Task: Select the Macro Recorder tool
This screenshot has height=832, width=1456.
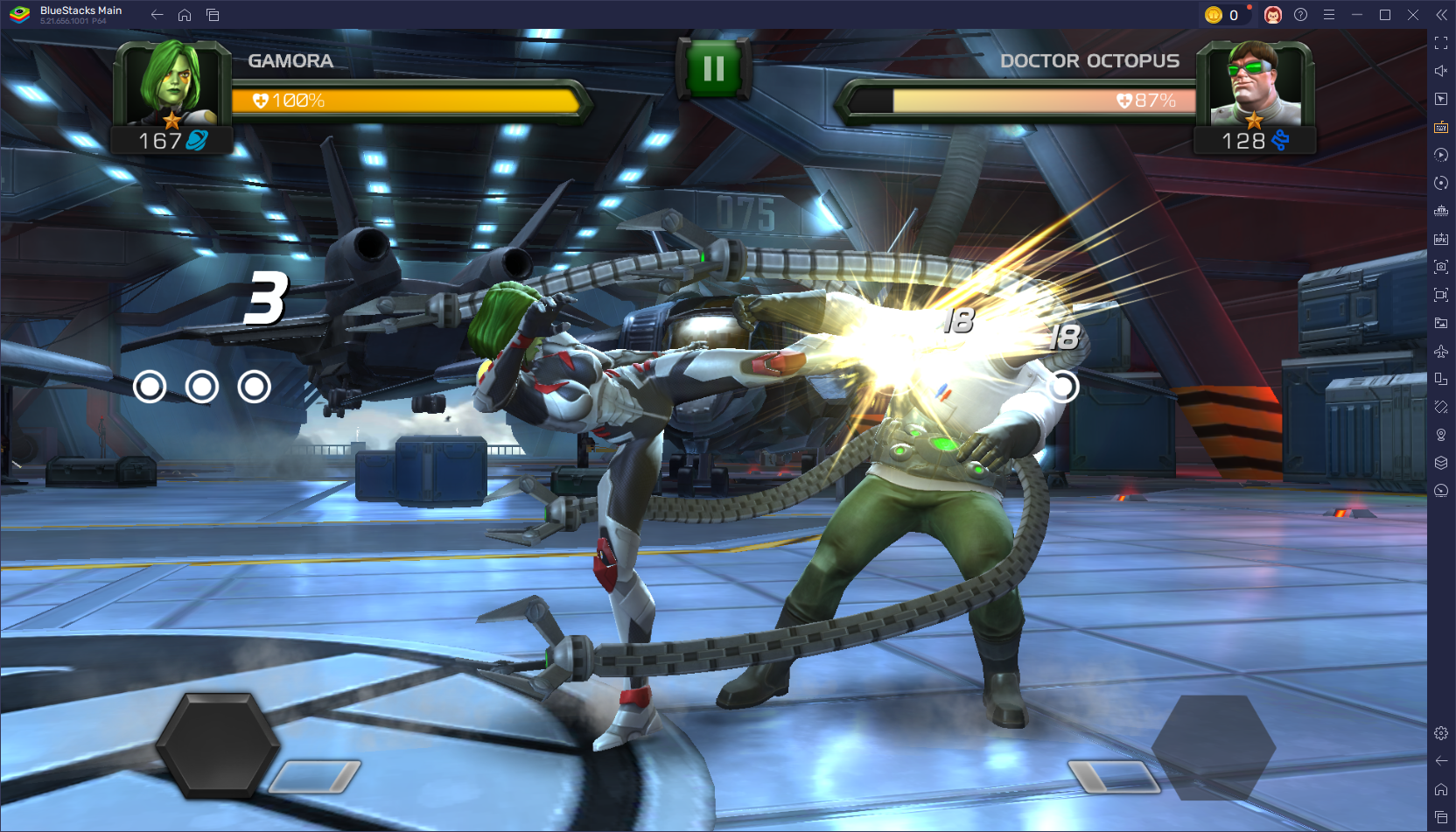Action: click(x=1441, y=155)
